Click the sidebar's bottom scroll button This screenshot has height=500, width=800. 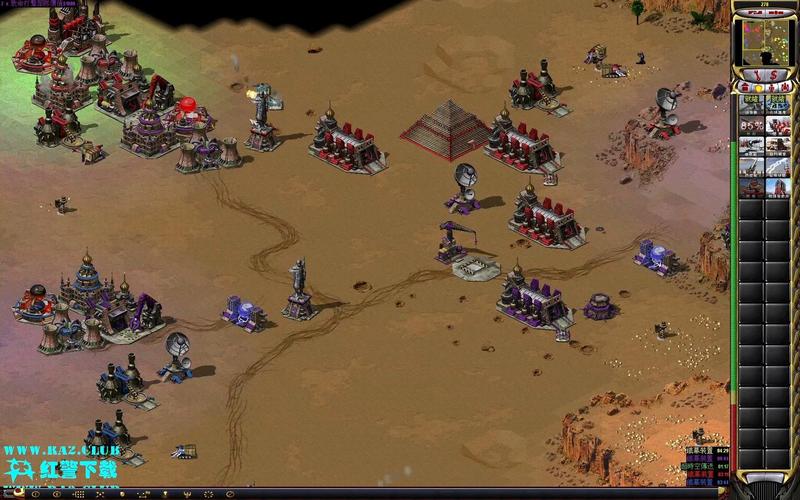point(765,478)
